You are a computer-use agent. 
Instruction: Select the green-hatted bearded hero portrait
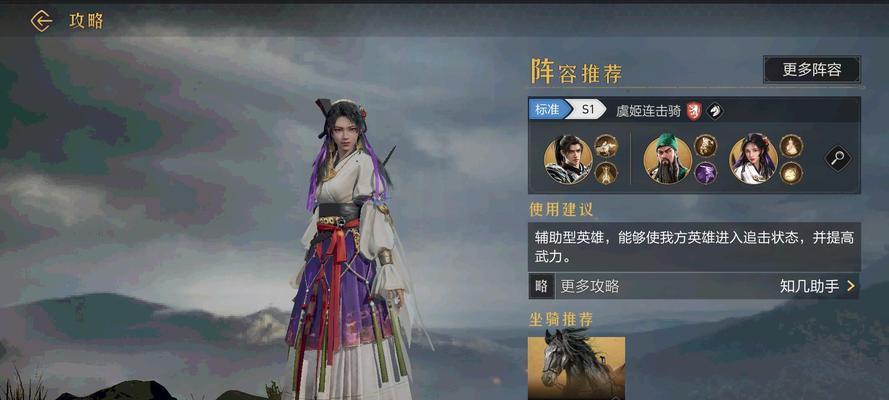pos(667,159)
